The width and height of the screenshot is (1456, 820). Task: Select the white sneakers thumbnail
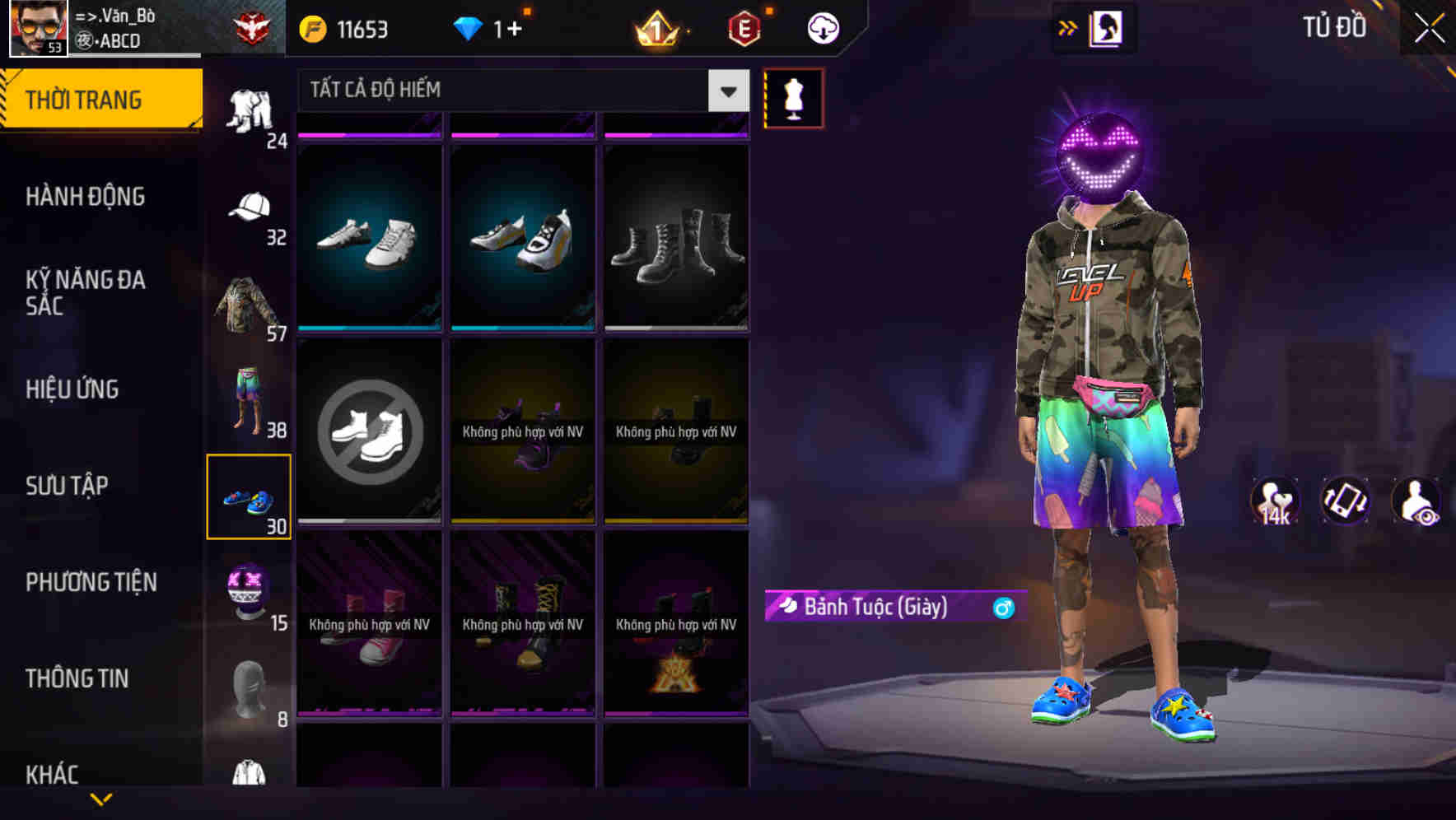click(370, 239)
